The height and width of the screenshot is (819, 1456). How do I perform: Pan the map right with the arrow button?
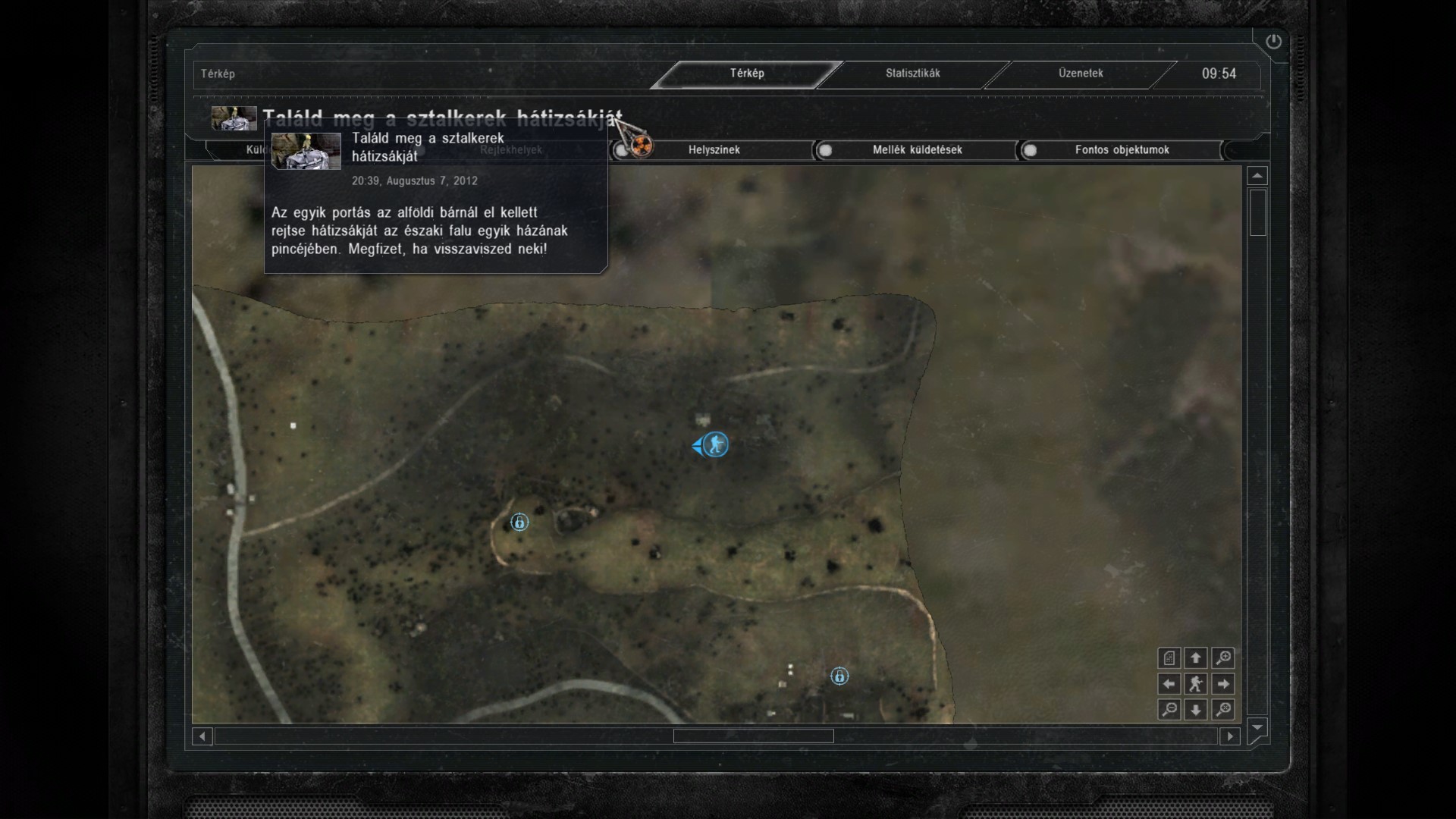tap(1222, 684)
